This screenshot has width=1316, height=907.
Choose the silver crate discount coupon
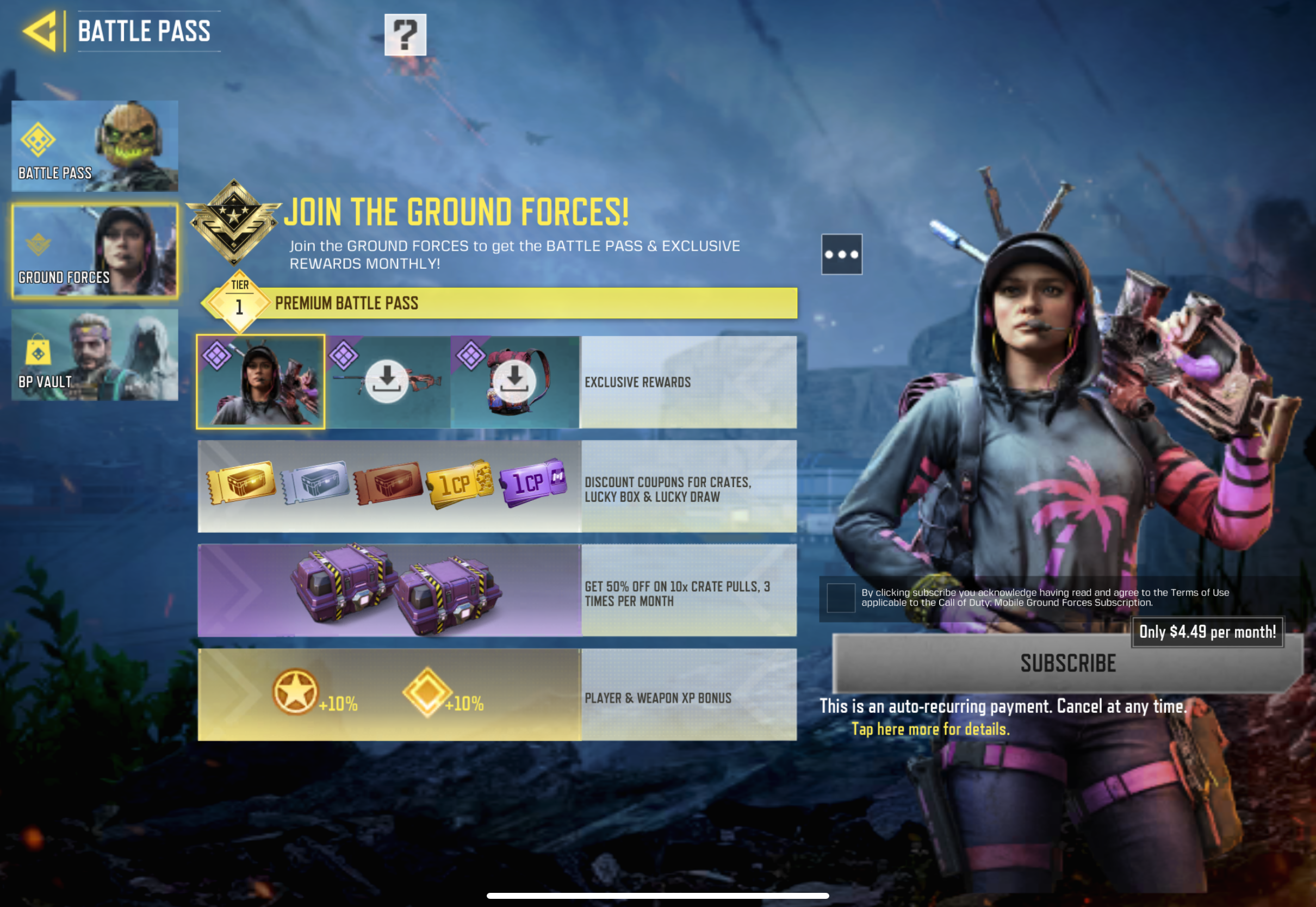point(315,482)
